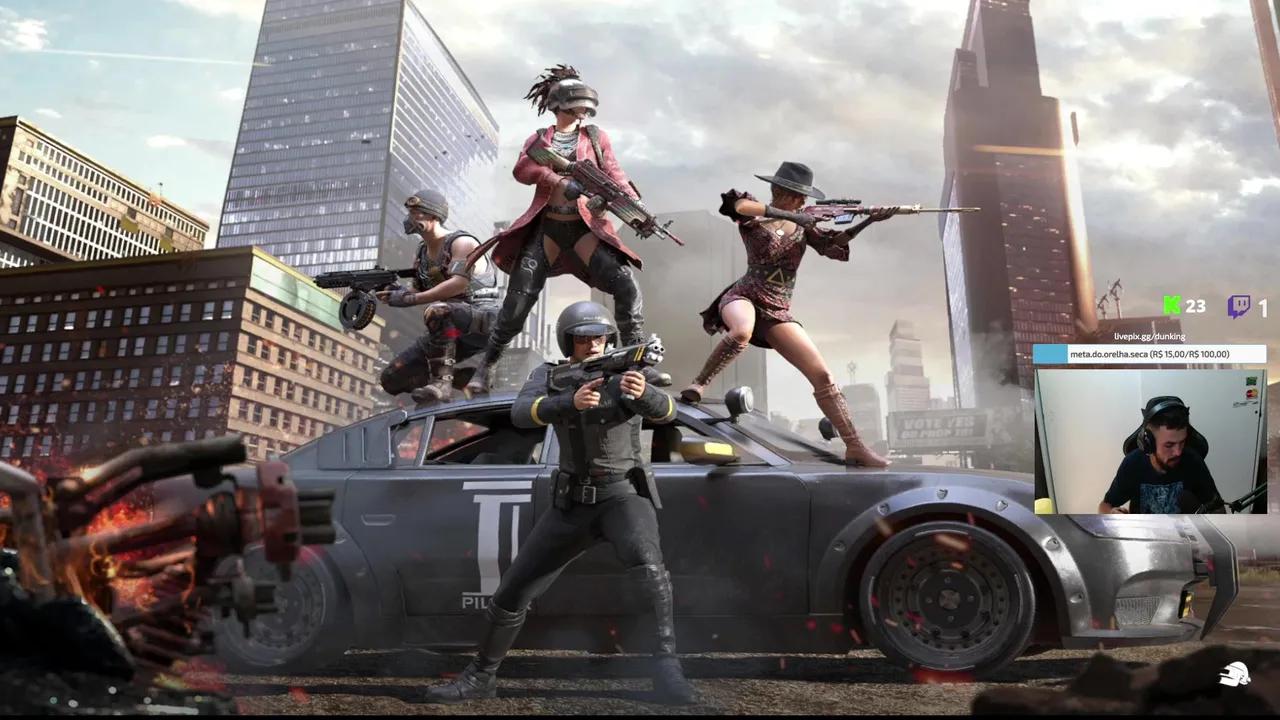Click the streamer webcam overlay thumbnail

click(x=1160, y=440)
